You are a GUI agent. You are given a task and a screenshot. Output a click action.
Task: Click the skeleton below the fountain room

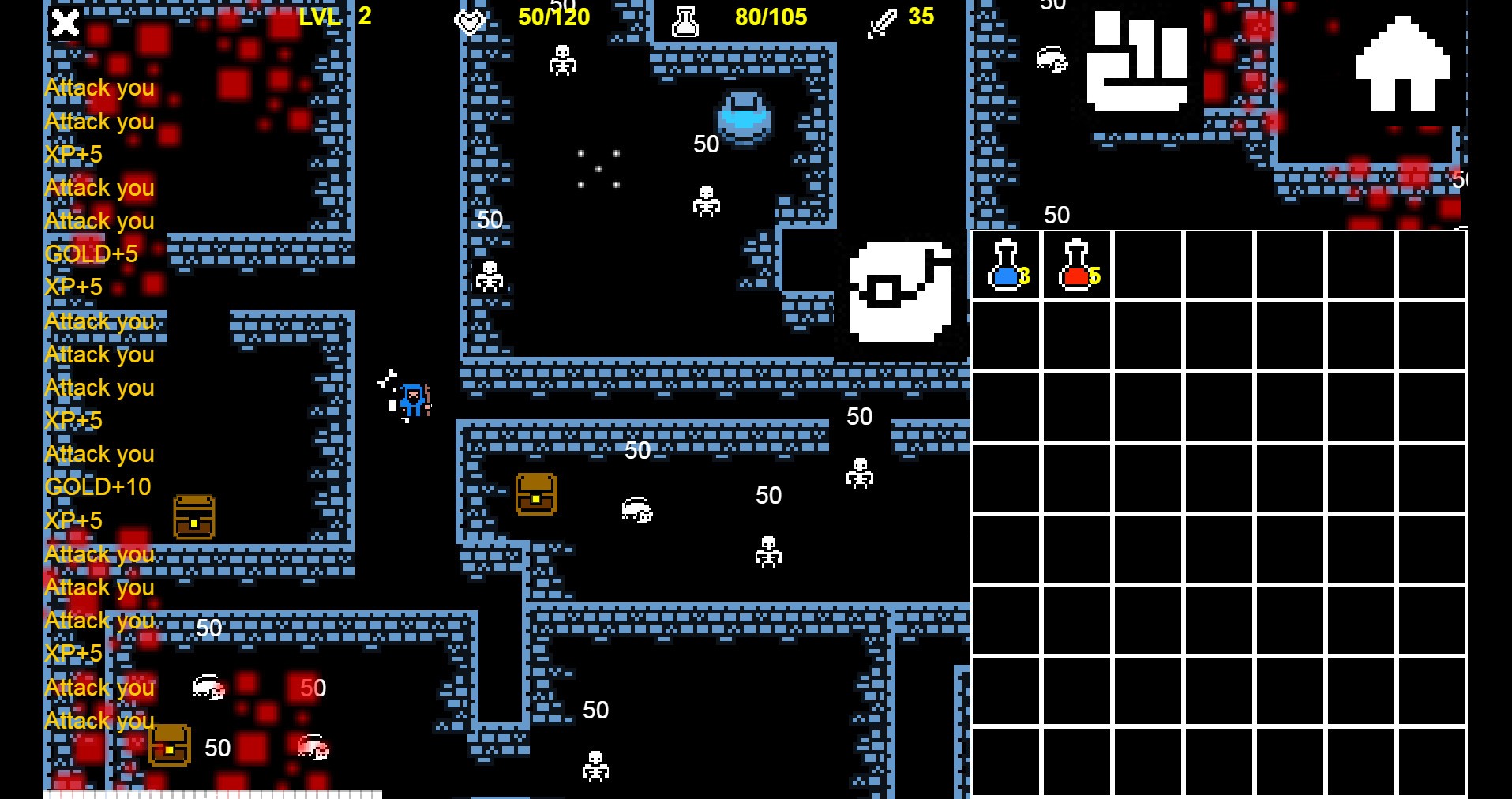pyautogui.click(x=705, y=201)
